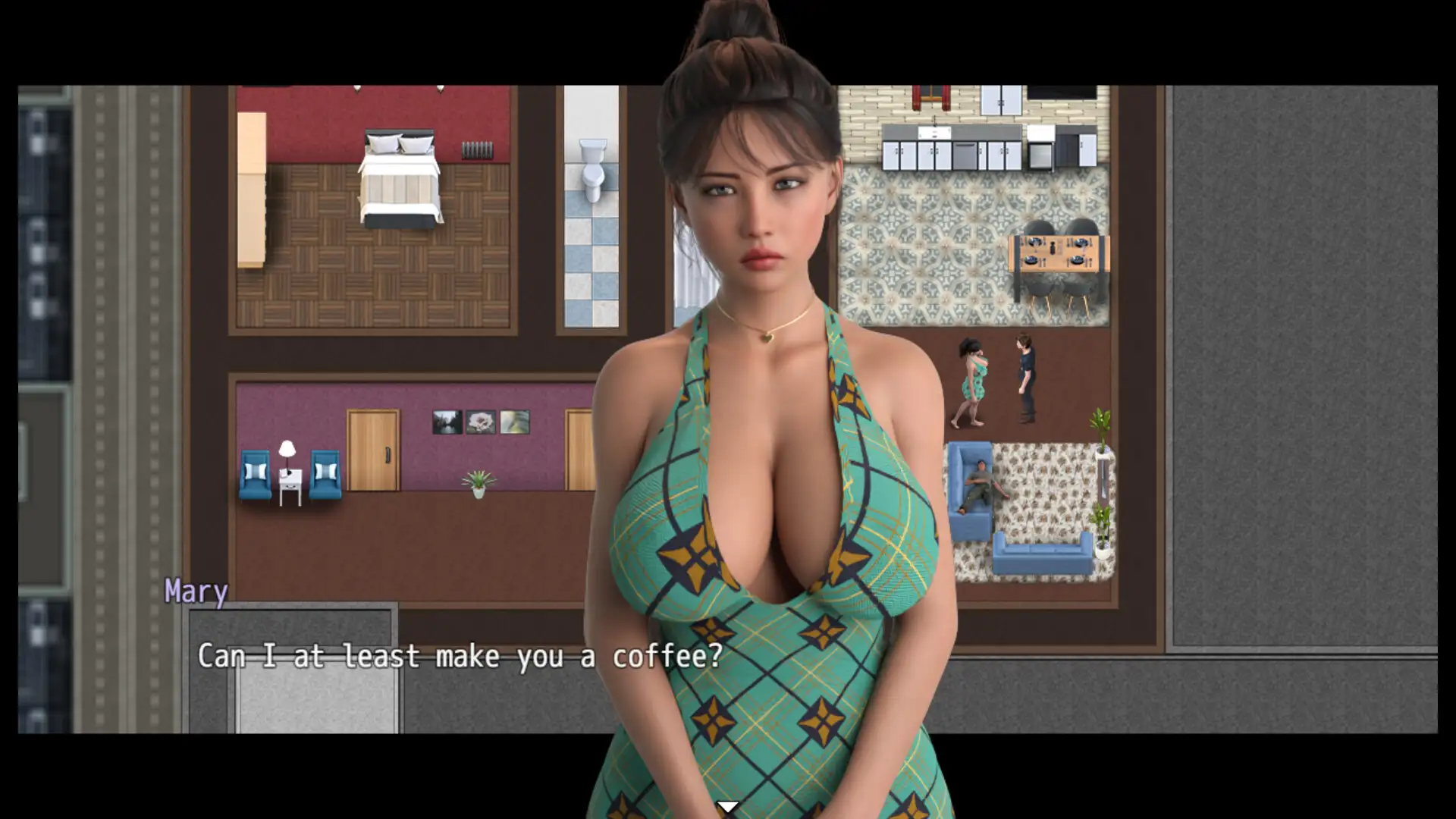
Task: Click the coffee dialogue text line
Action: (x=460, y=655)
